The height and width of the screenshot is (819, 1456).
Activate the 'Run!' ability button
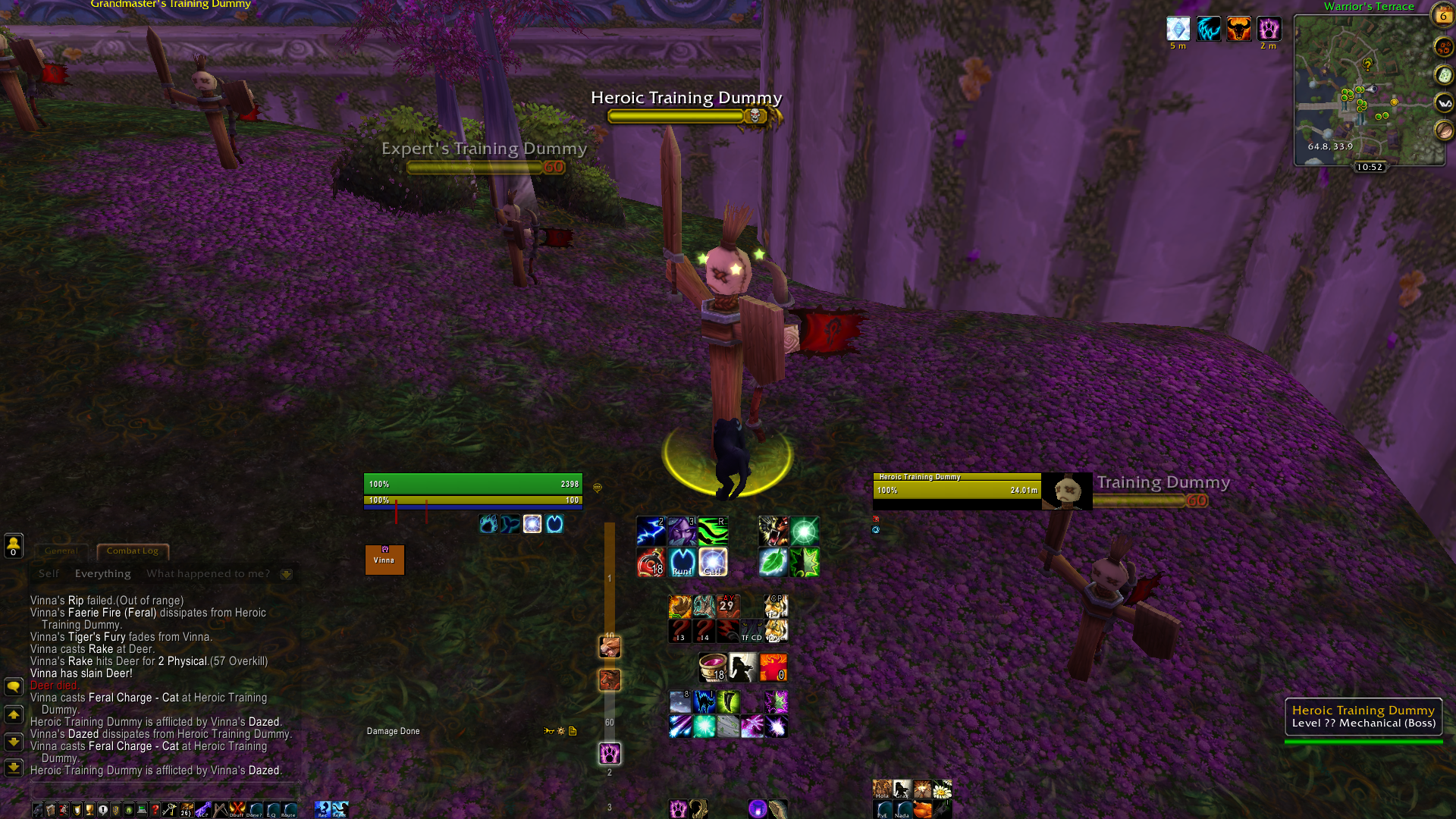tap(682, 563)
